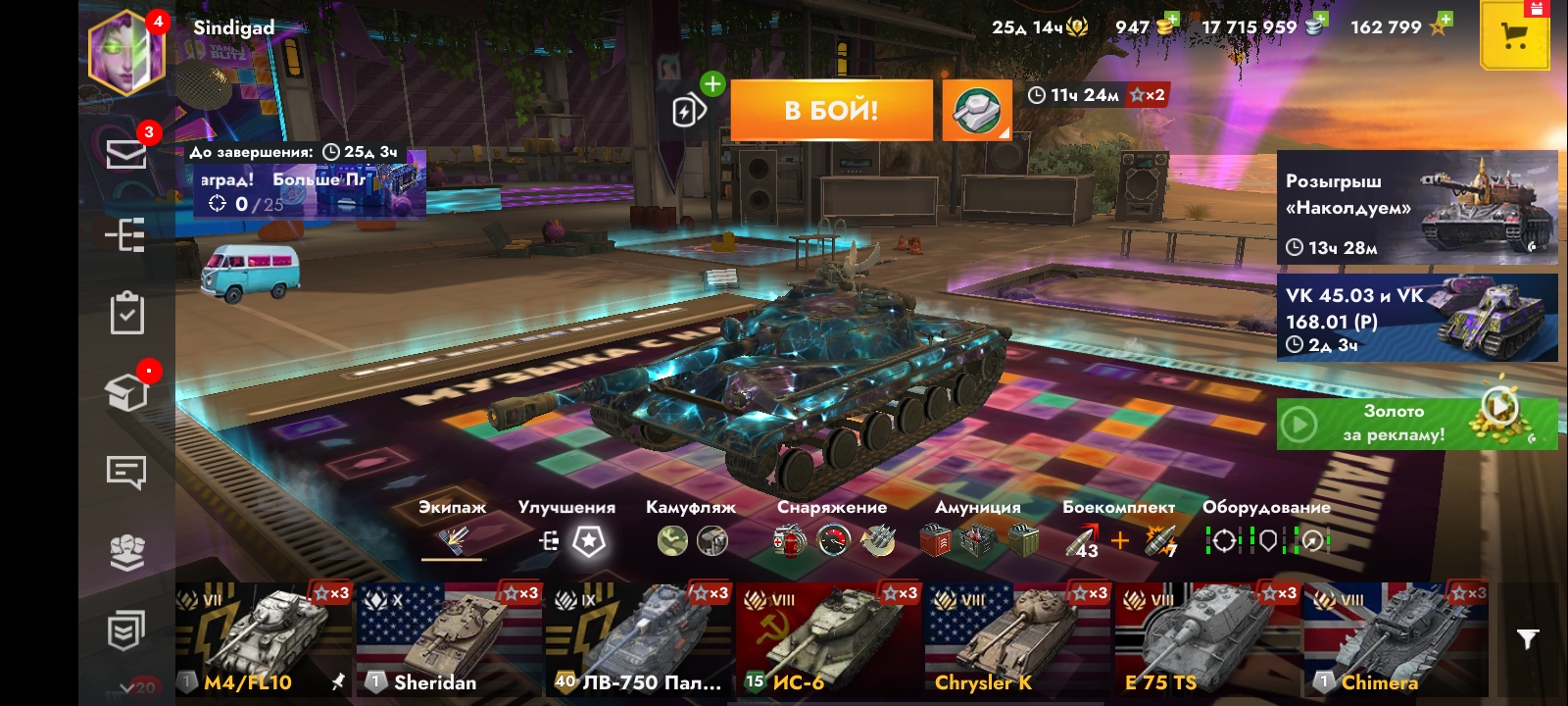
Task: Select the M4/FL10 tank in the carousel
Action: point(264,639)
